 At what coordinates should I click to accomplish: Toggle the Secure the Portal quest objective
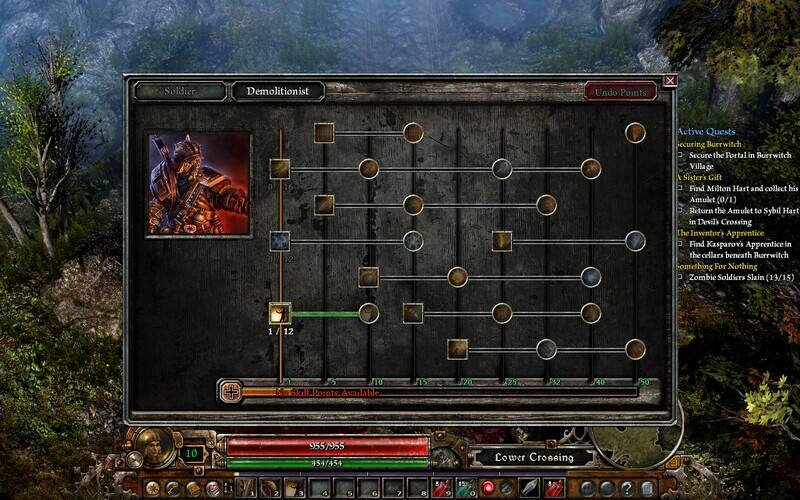click(x=680, y=156)
